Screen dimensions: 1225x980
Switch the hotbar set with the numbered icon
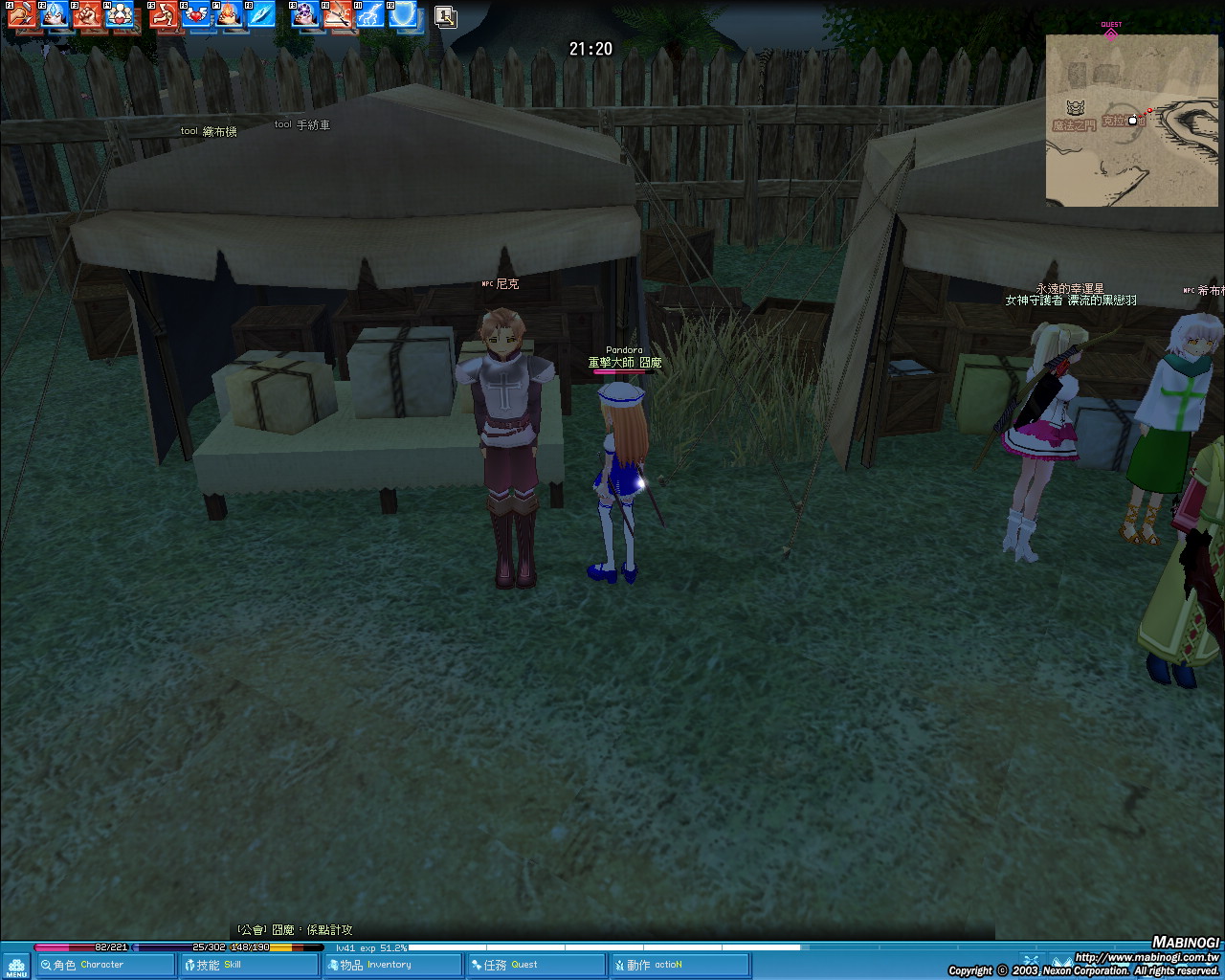(445, 16)
